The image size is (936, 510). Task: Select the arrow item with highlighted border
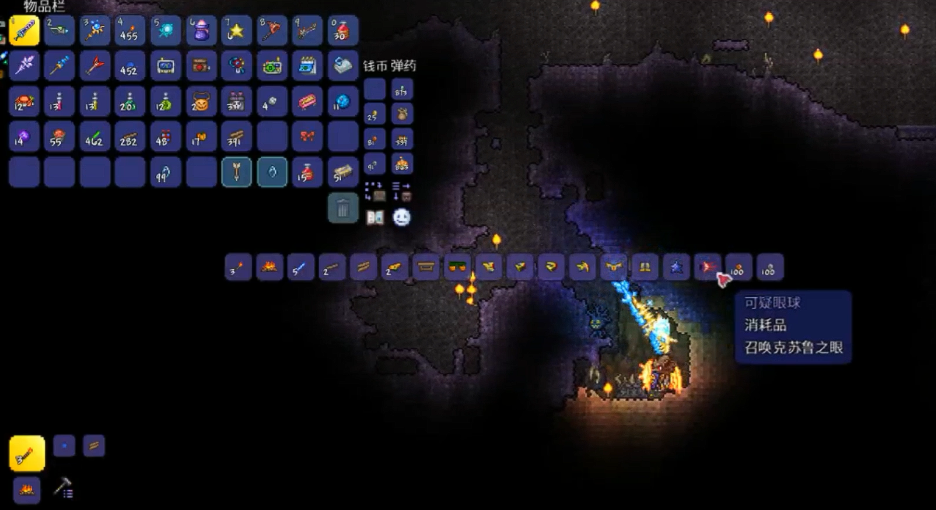coord(237,172)
